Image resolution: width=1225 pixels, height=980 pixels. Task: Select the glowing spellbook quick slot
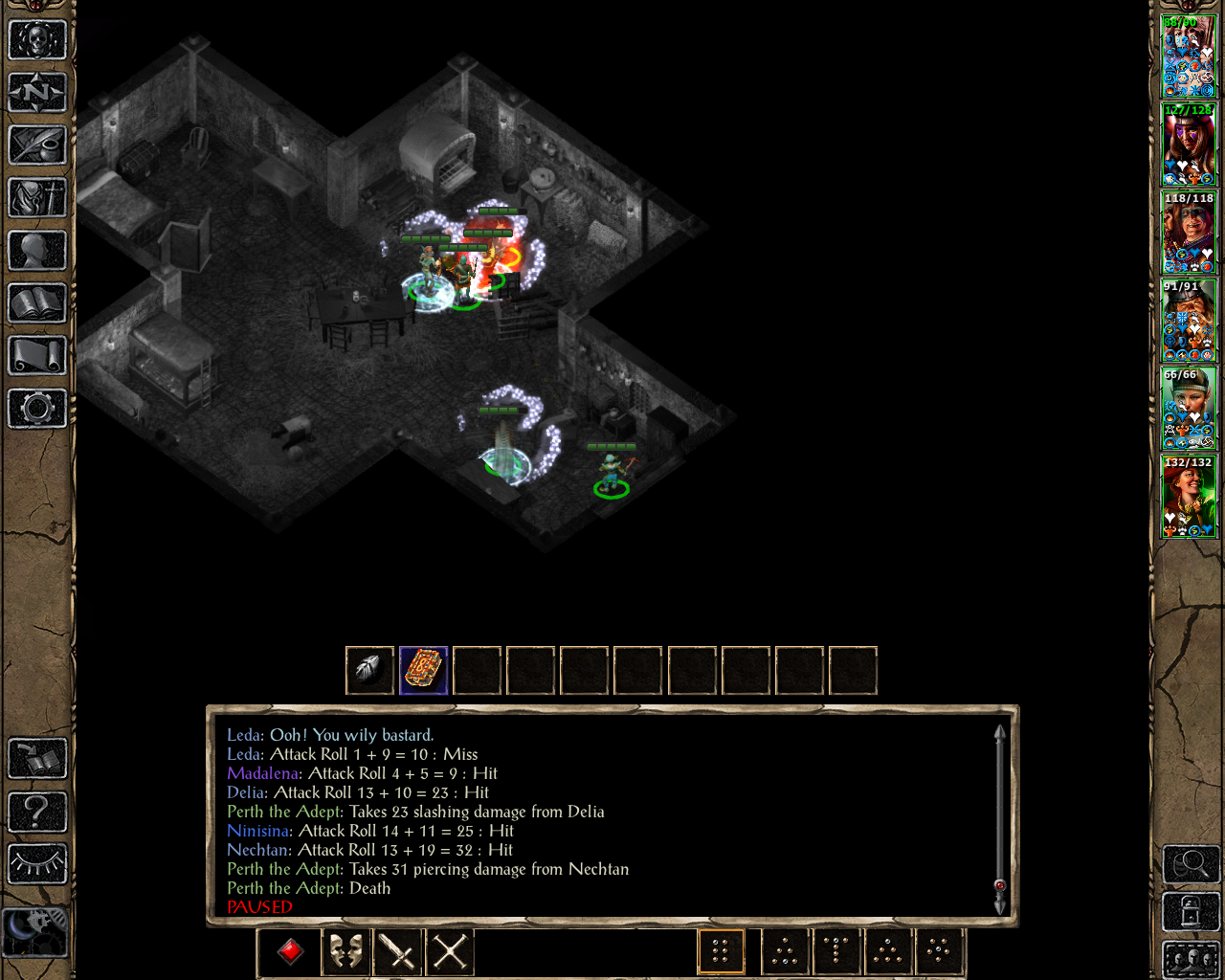(x=423, y=670)
